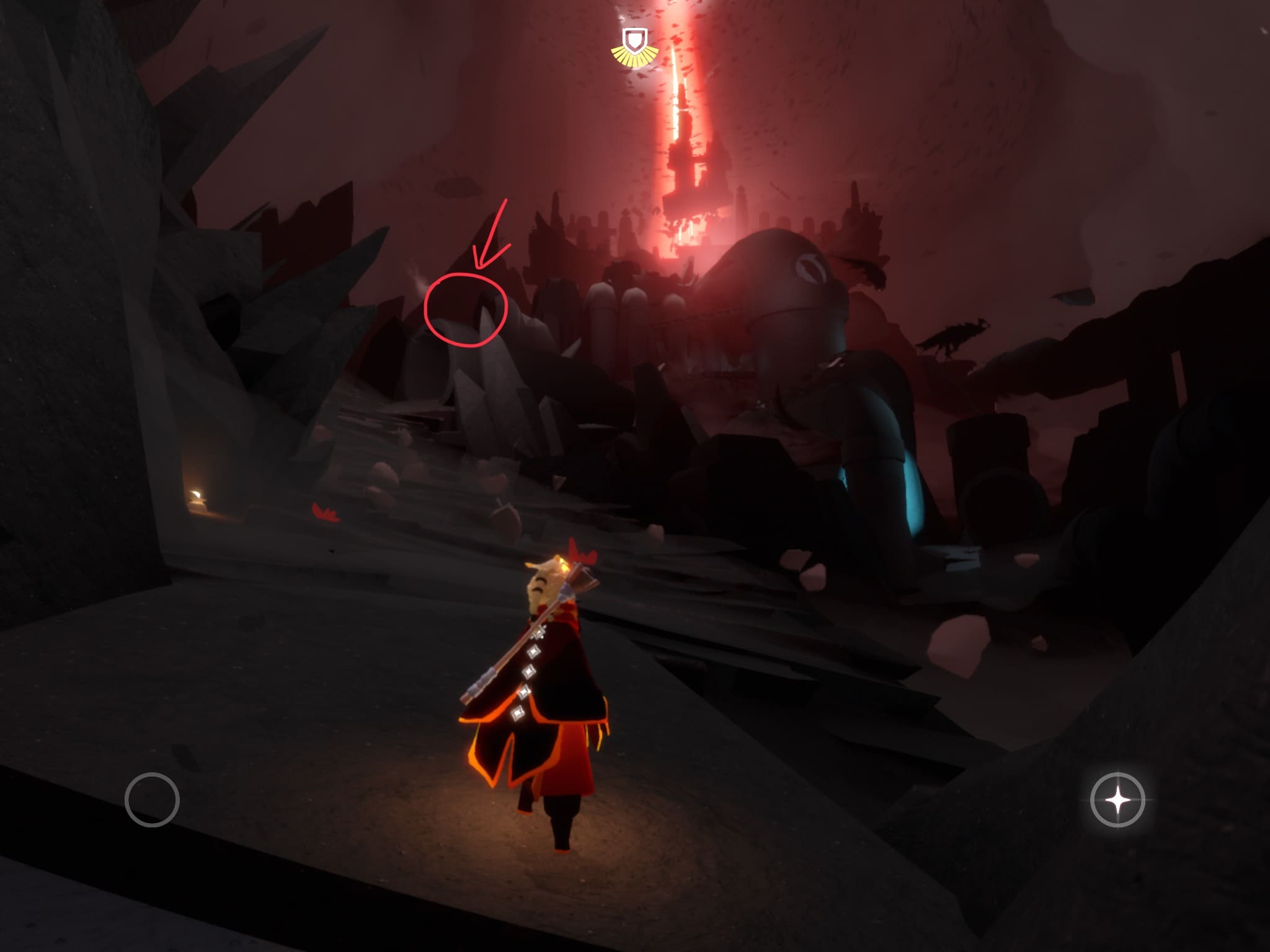This screenshot has height=952, width=1270.
Task: Tap the four-point star fly button
Action: [1117, 800]
